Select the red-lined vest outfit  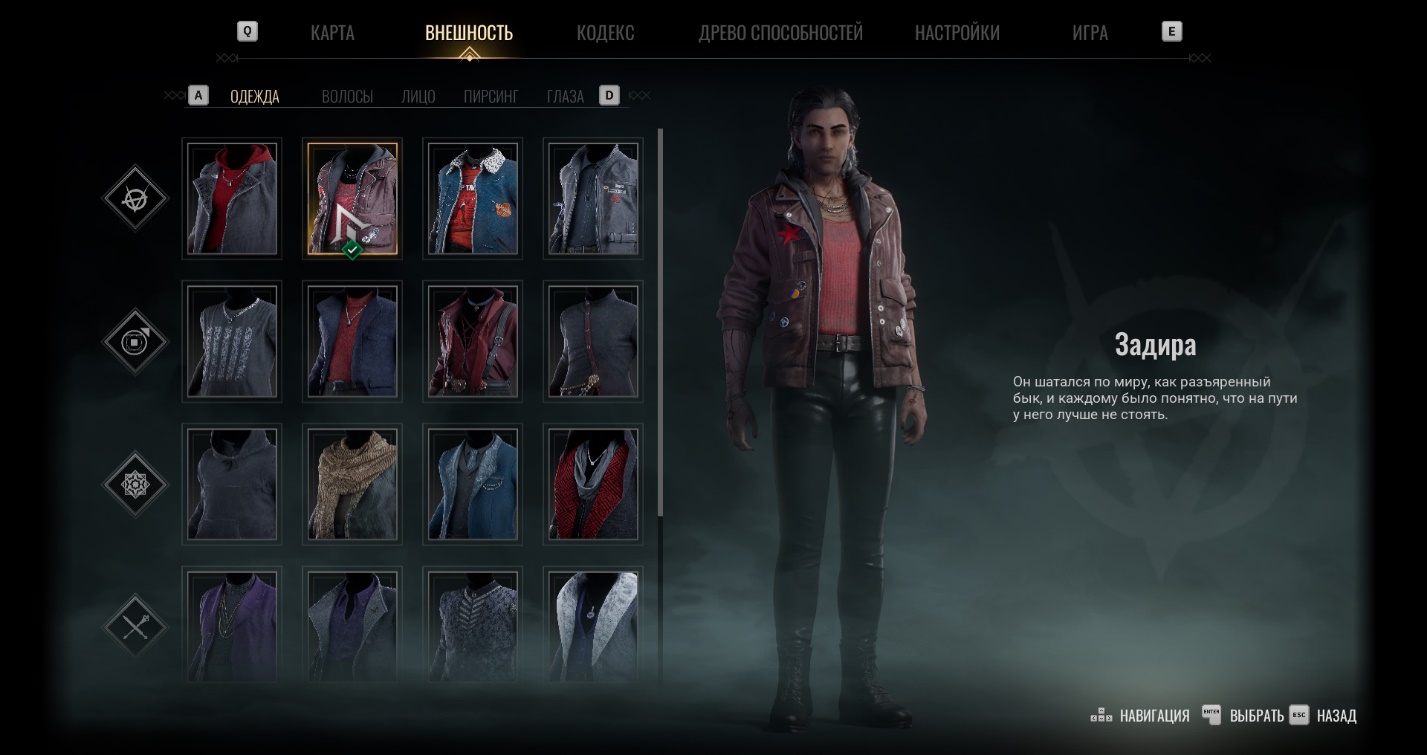tap(592, 484)
